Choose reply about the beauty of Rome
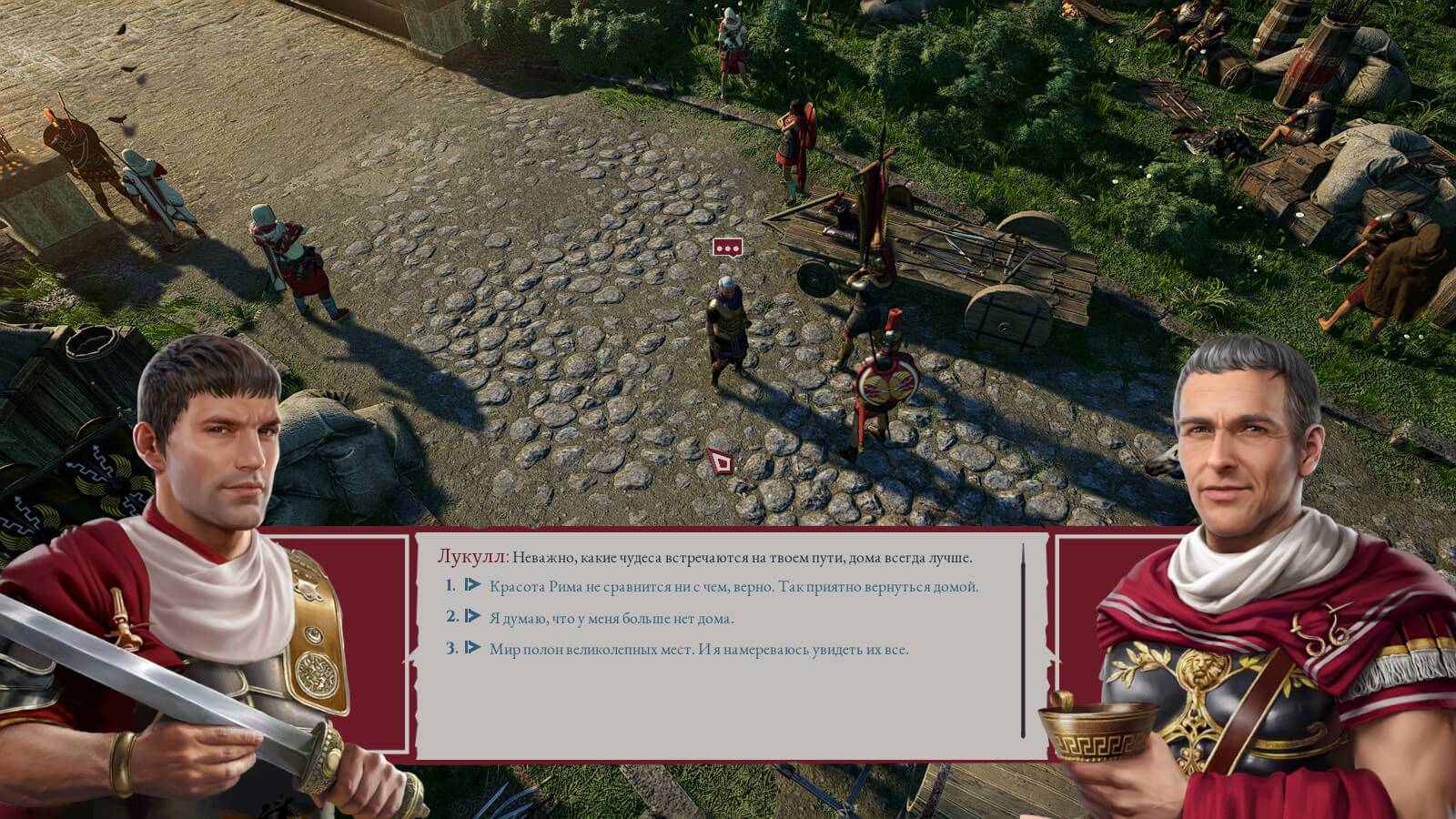The image size is (1456, 819). [x=733, y=587]
